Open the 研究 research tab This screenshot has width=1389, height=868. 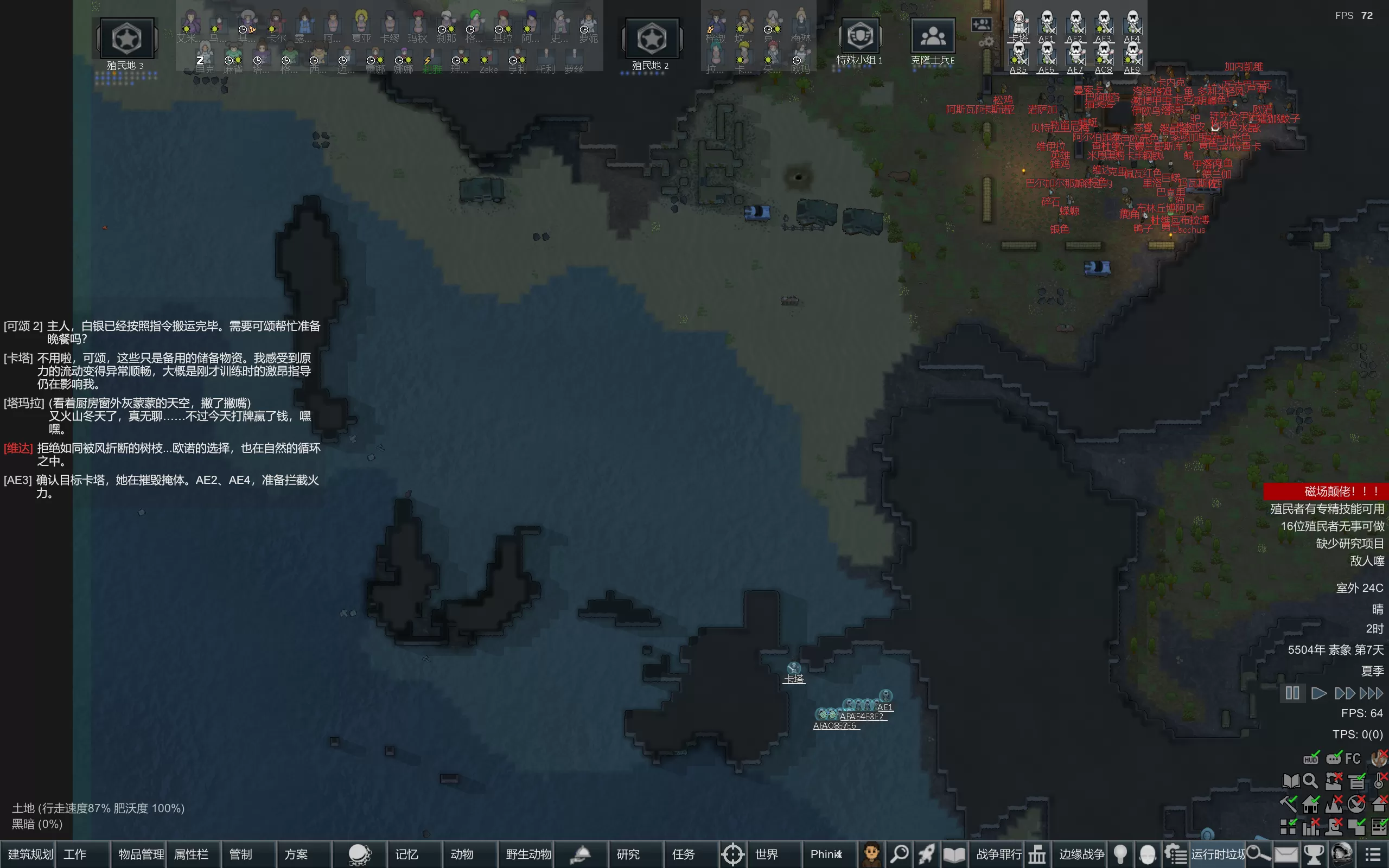(x=628, y=854)
